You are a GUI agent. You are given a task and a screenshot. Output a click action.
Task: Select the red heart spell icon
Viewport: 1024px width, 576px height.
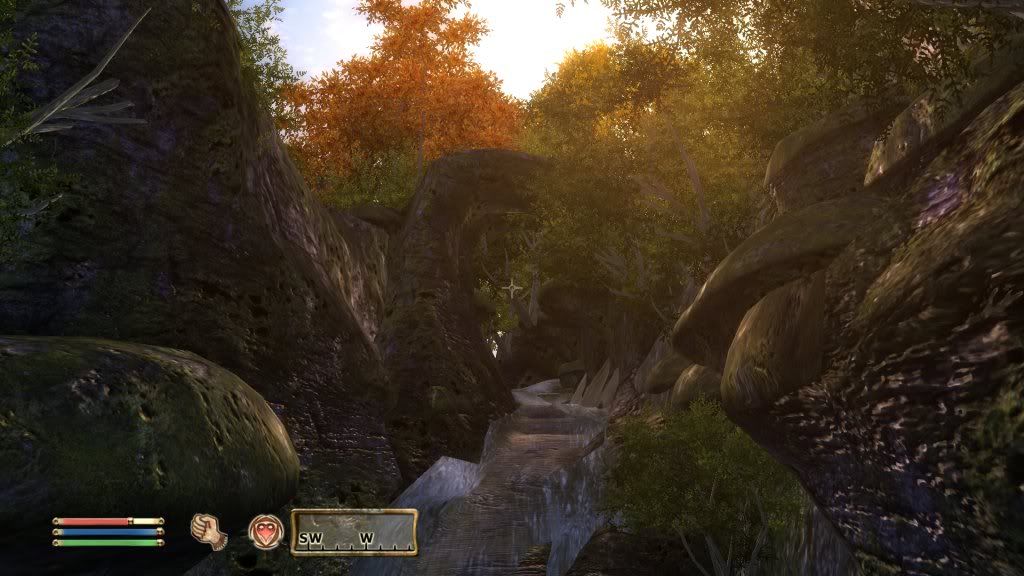(x=265, y=529)
